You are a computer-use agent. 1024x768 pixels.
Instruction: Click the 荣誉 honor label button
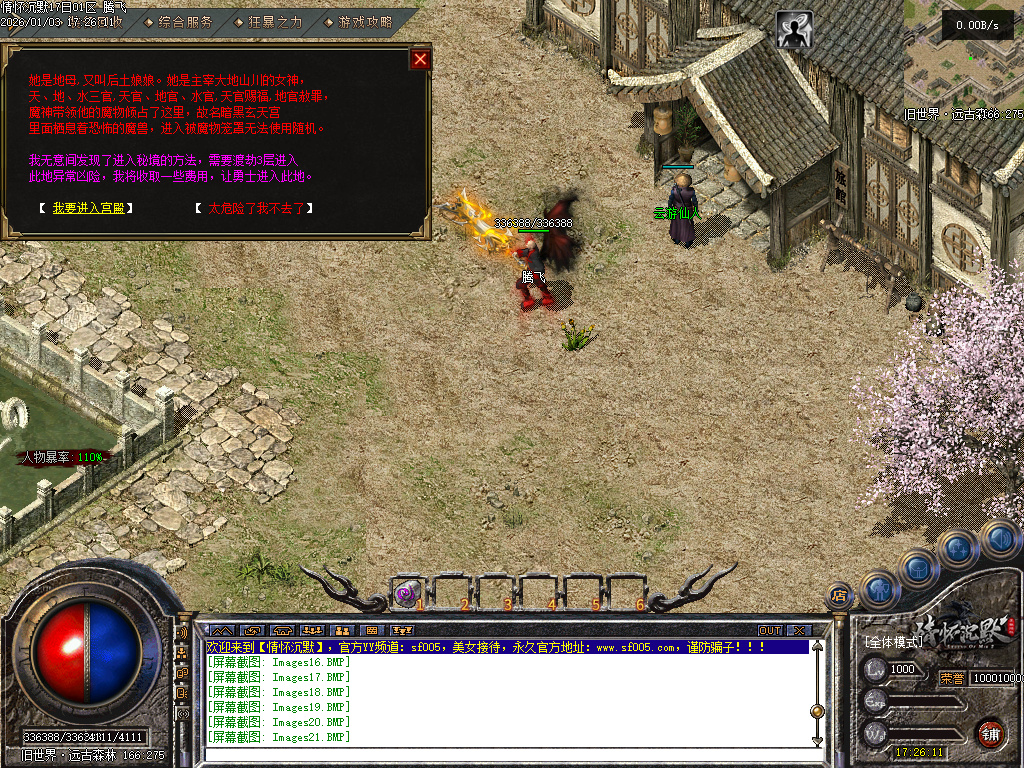[951, 677]
